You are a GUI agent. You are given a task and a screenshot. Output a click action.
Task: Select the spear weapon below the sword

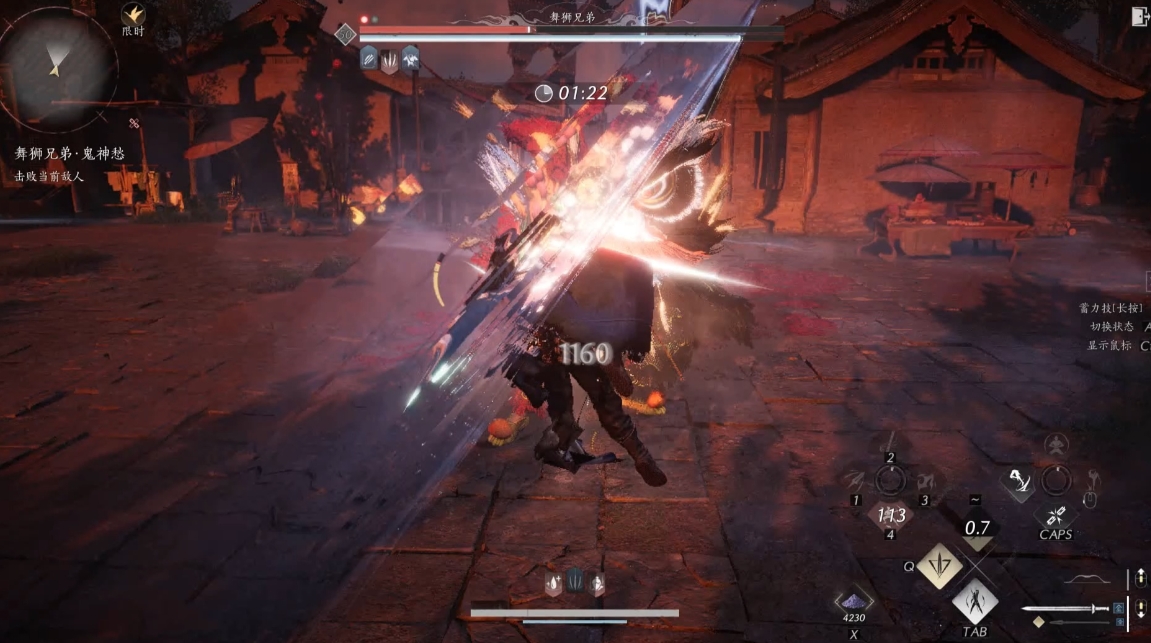1078,623
